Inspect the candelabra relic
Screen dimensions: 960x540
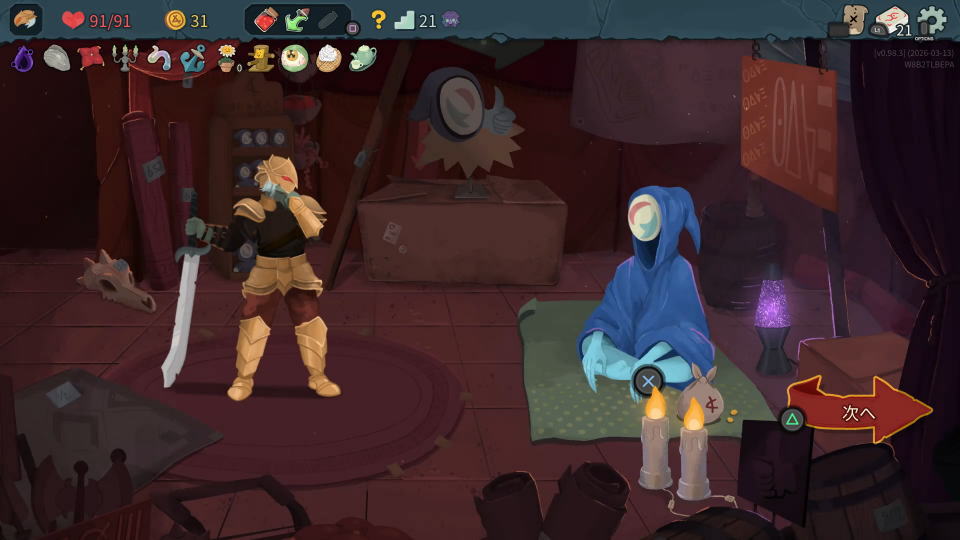[x=125, y=58]
